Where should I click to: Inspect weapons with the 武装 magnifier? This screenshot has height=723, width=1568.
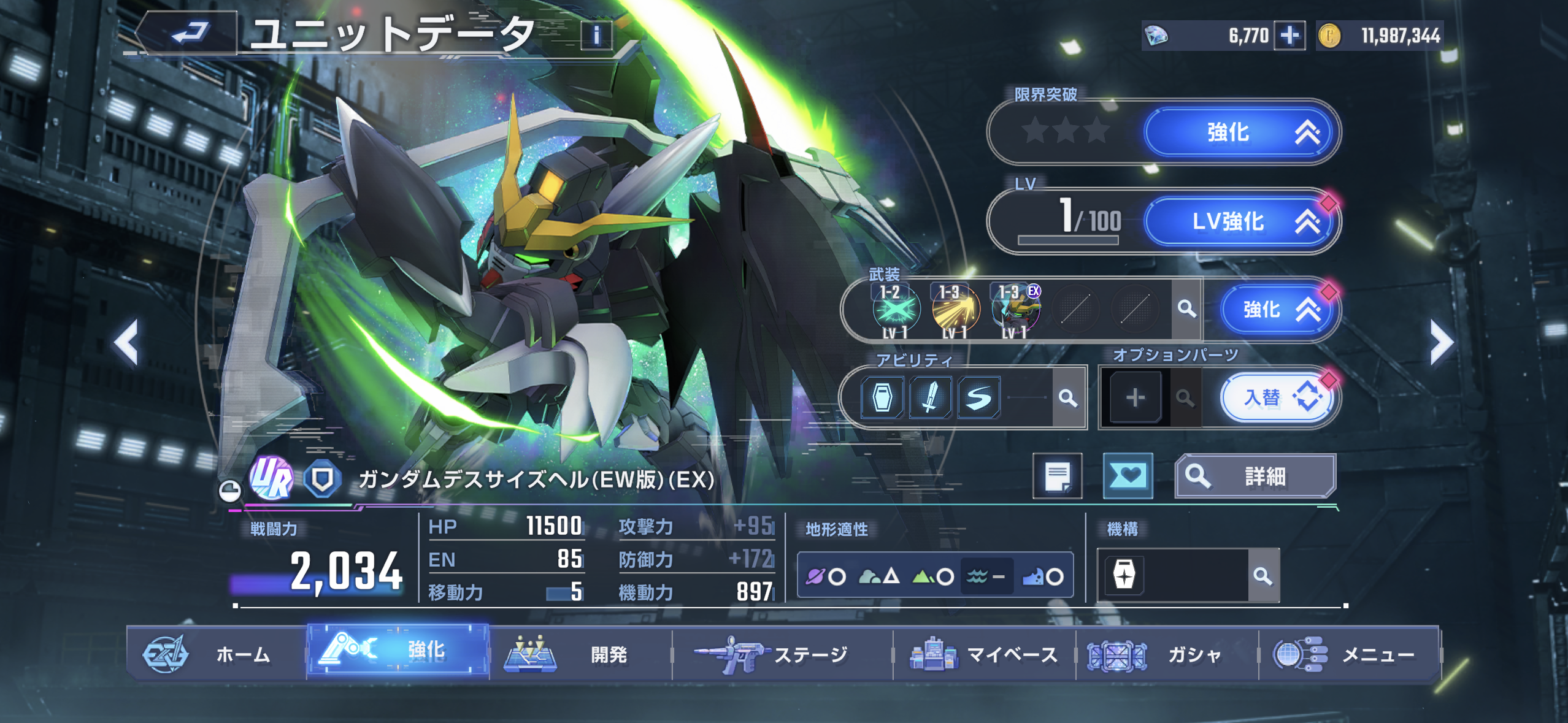[x=1186, y=309]
